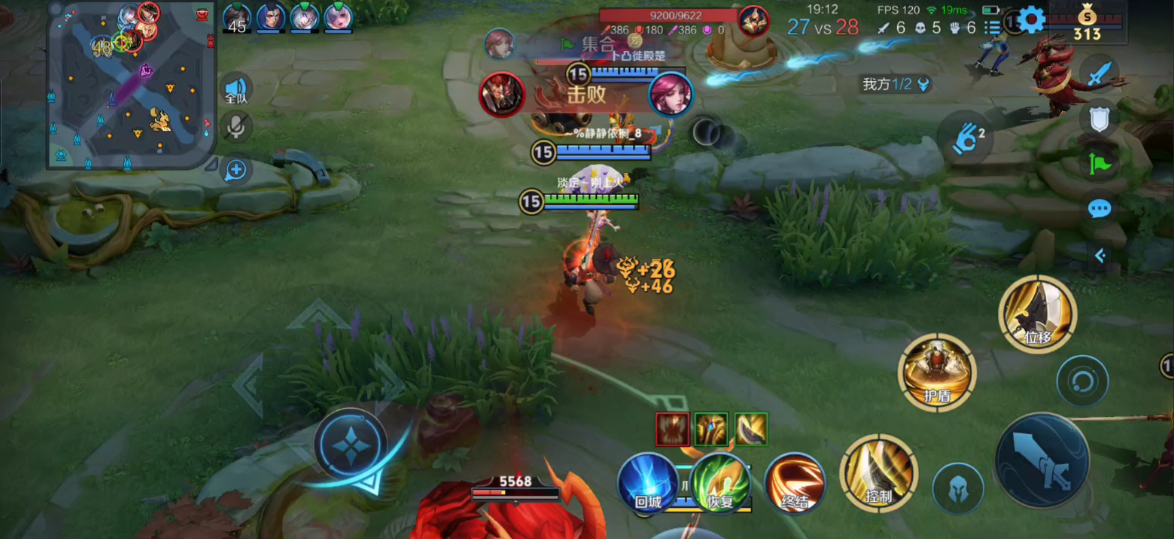Cast the 护盾 shield skill
The width and height of the screenshot is (1174, 539).
937,372
